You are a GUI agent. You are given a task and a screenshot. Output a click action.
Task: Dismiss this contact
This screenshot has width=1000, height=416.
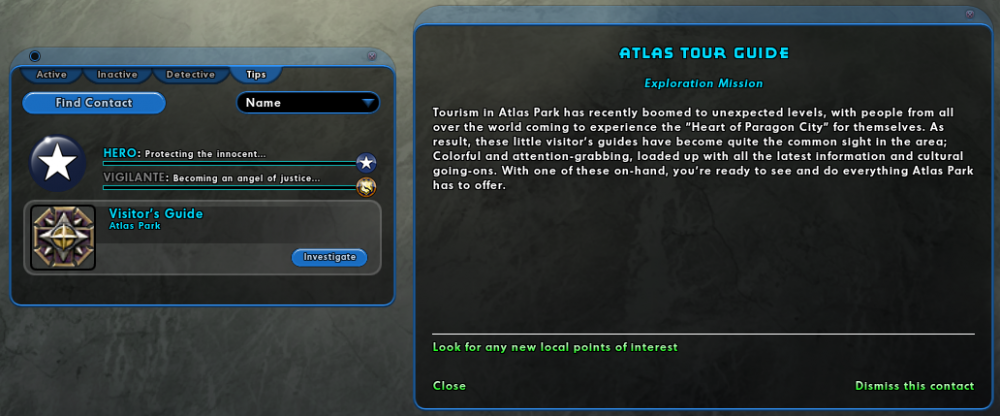point(914,386)
